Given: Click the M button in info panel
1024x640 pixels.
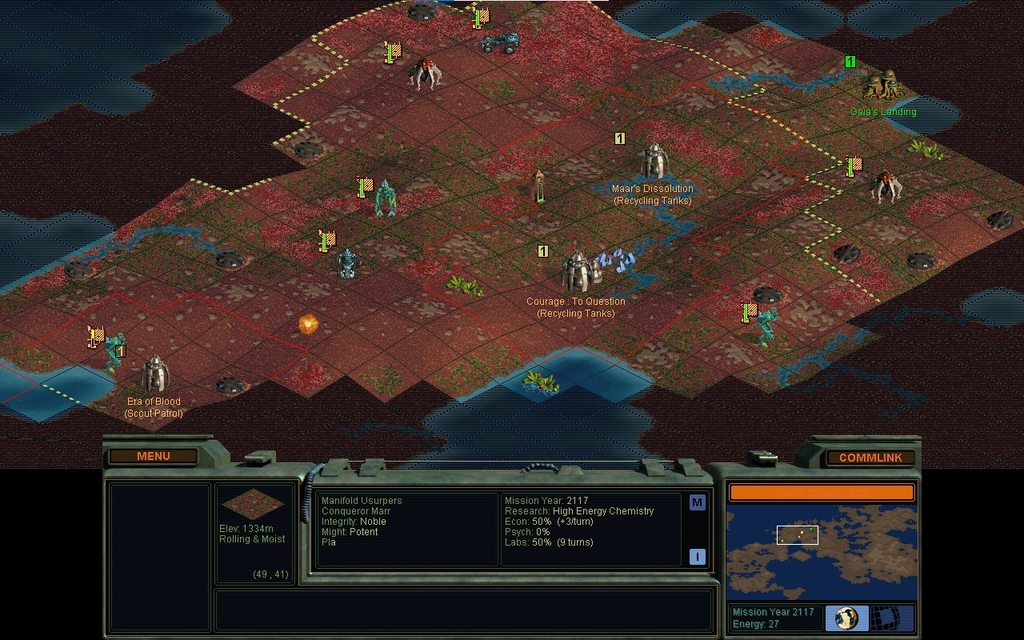Looking at the screenshot, I should (697, 502).
